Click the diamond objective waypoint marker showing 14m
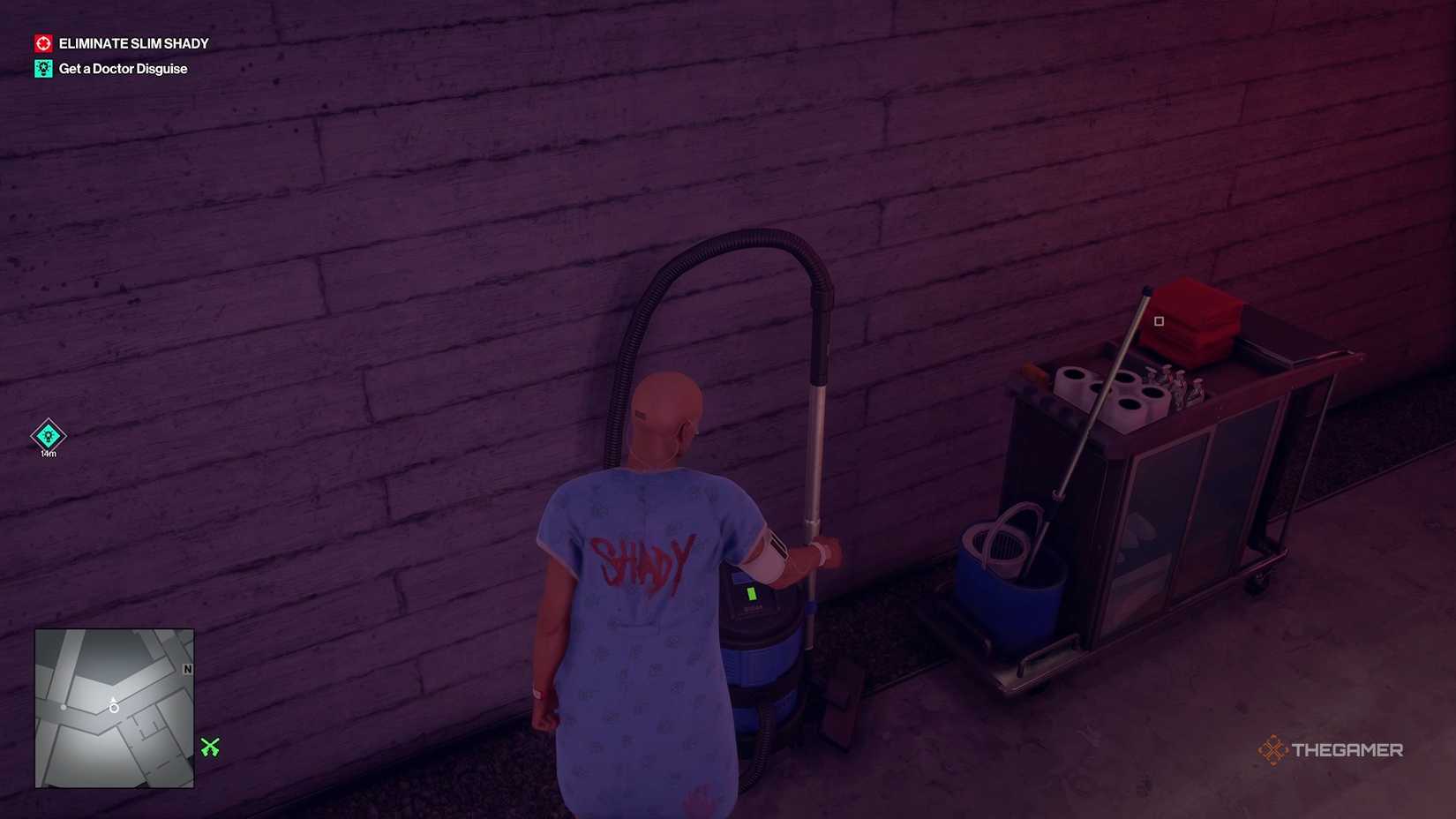1456x819 pixels. pyautogui.click(x=47, y=436)
